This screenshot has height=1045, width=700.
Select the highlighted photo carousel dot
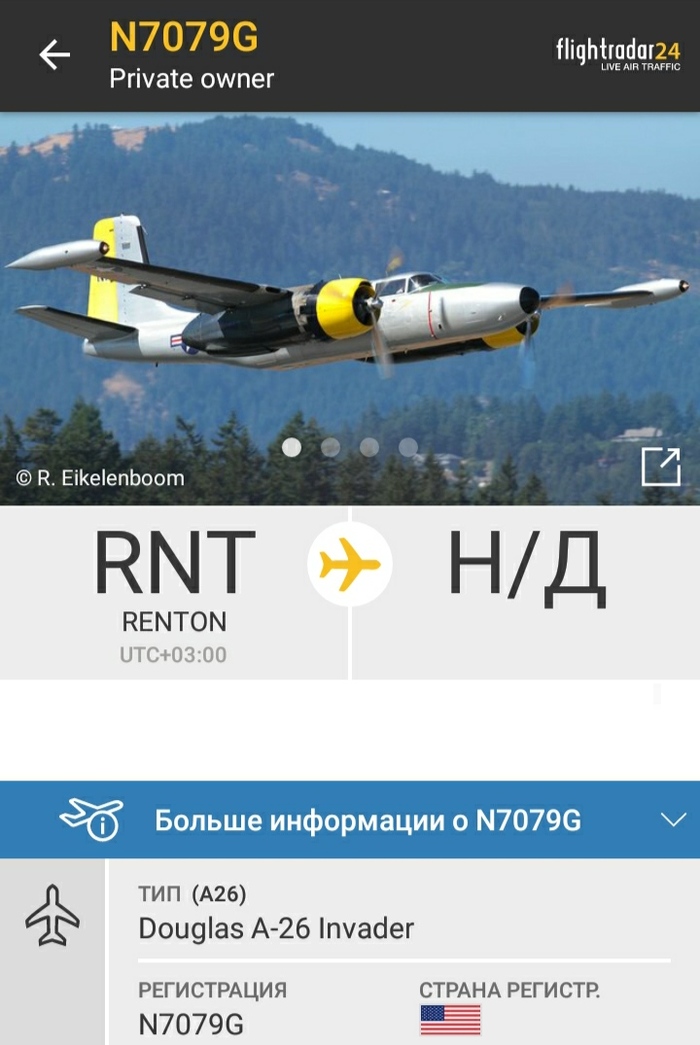[292, 447]
